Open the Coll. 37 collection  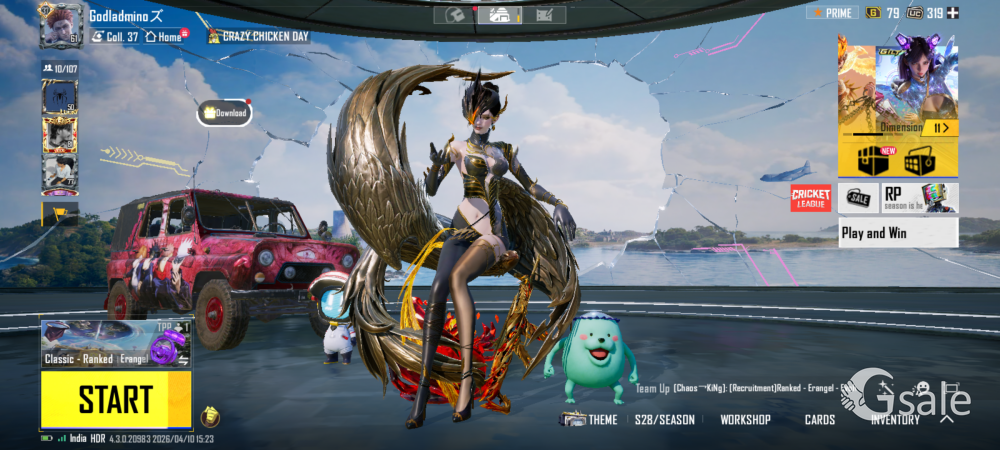click(115, 37)
